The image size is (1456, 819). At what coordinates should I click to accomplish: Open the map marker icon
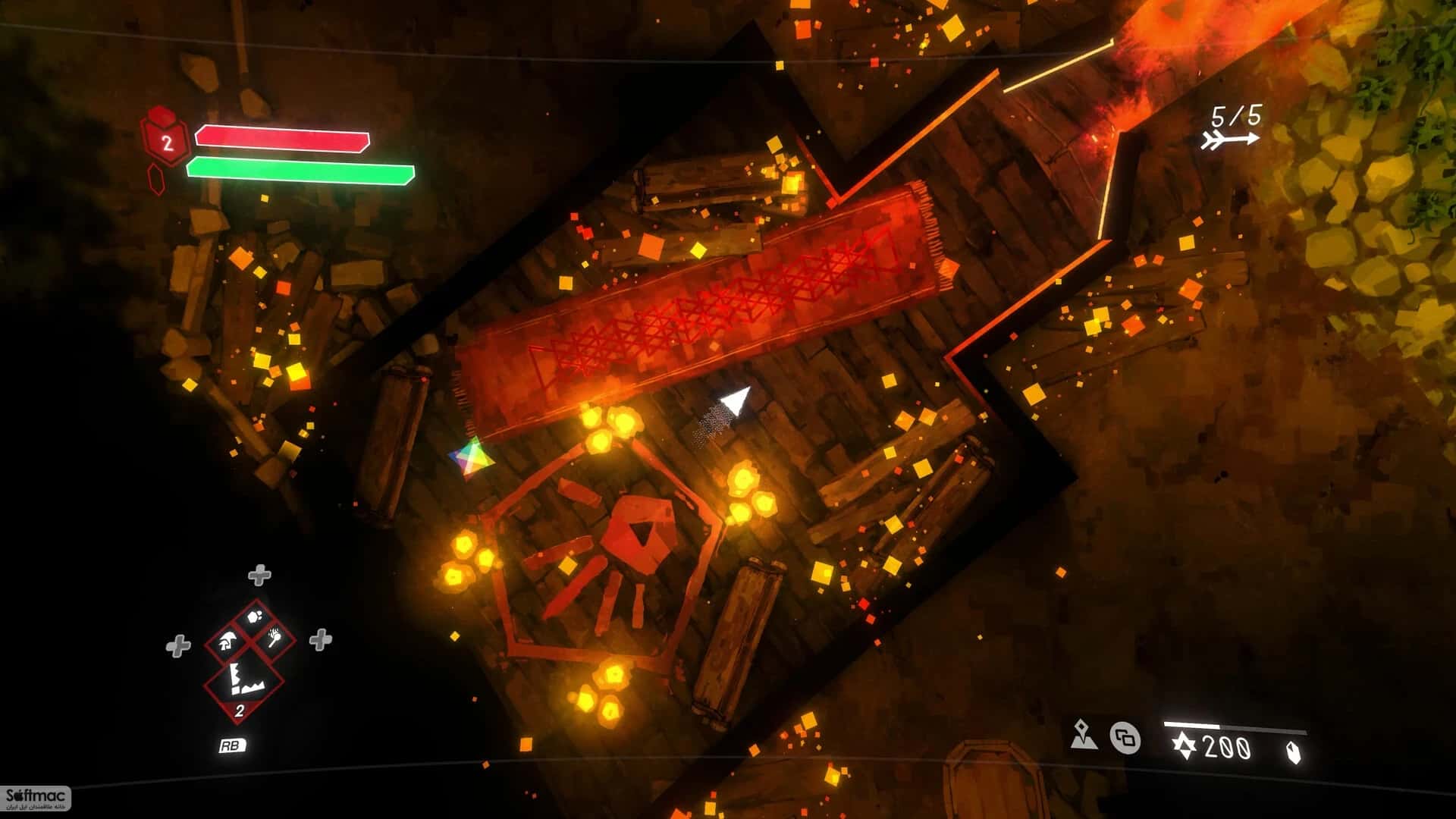click(1083, 736)
